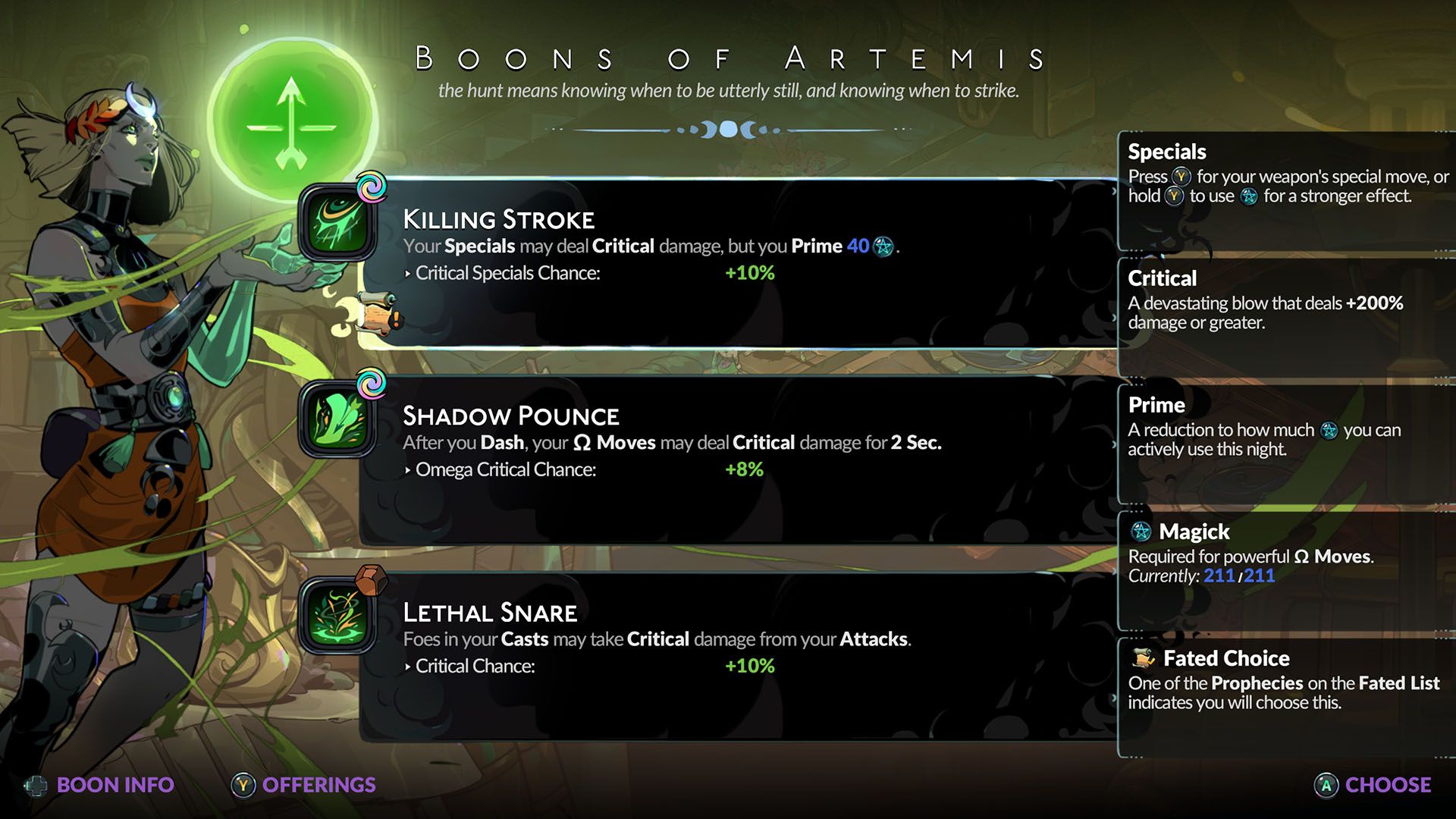Show the Offerings list

click(304, 785)
